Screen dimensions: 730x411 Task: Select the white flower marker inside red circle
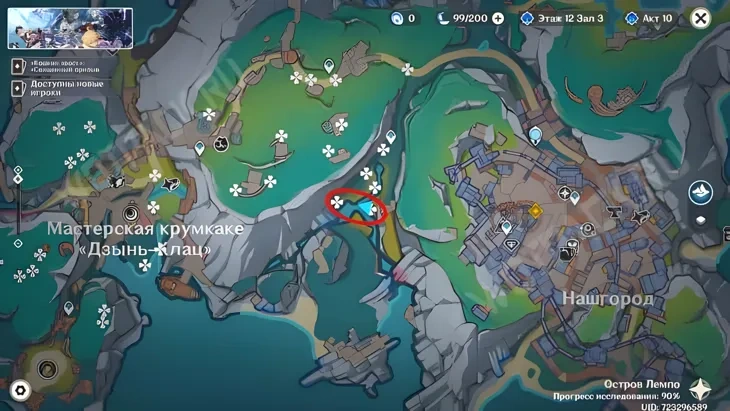[338, 203]
